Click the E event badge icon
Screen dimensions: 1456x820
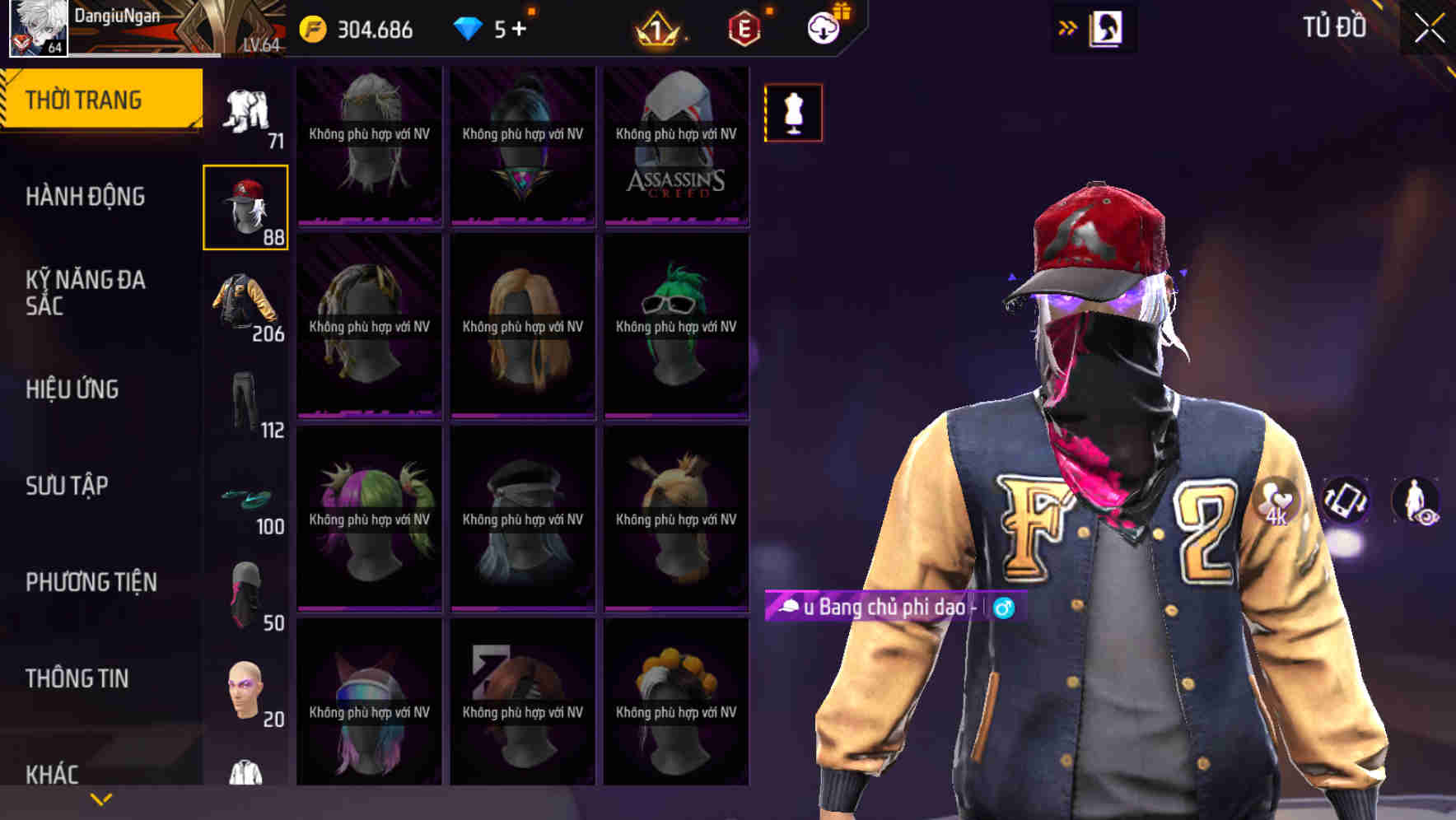click(x=742, y=29)
